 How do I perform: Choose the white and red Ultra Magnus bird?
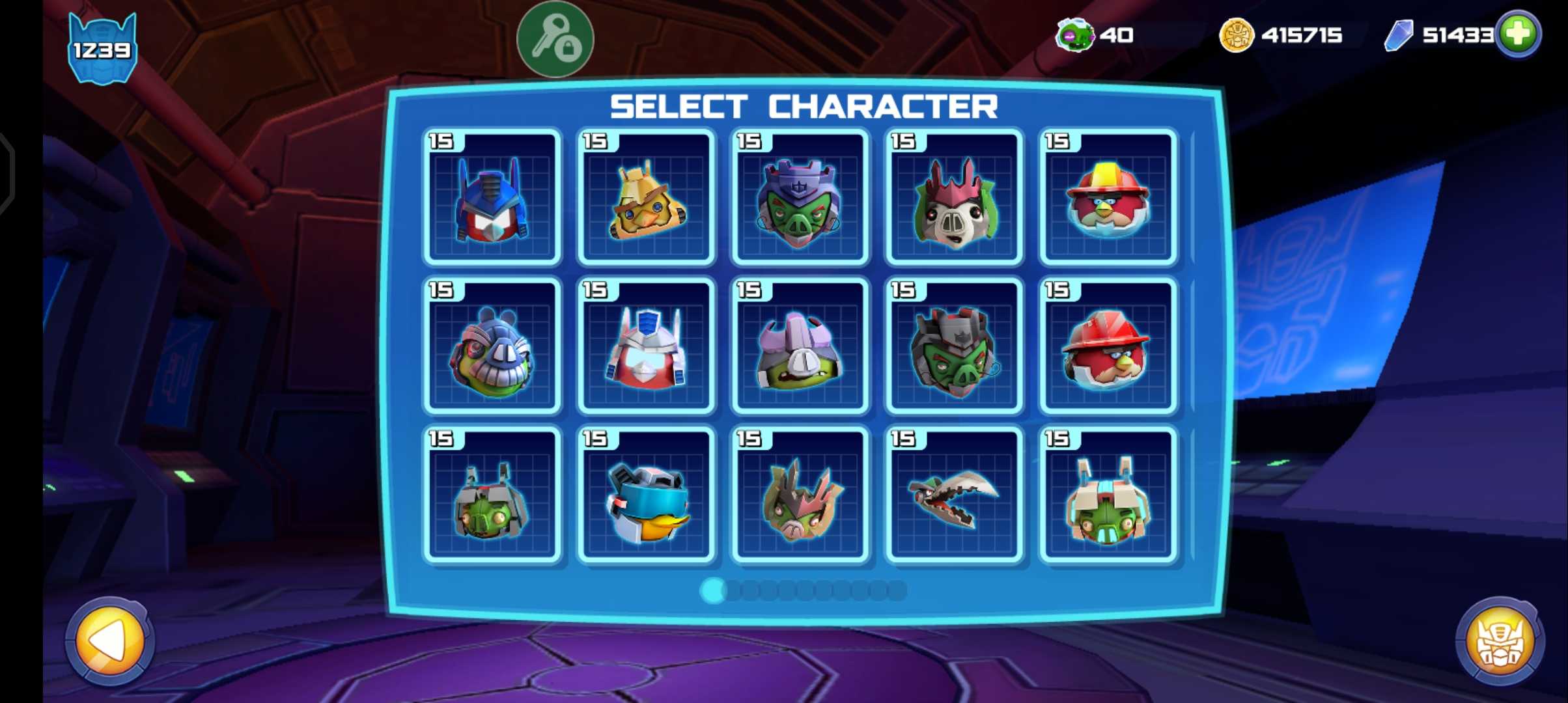[x=646, y=346]
